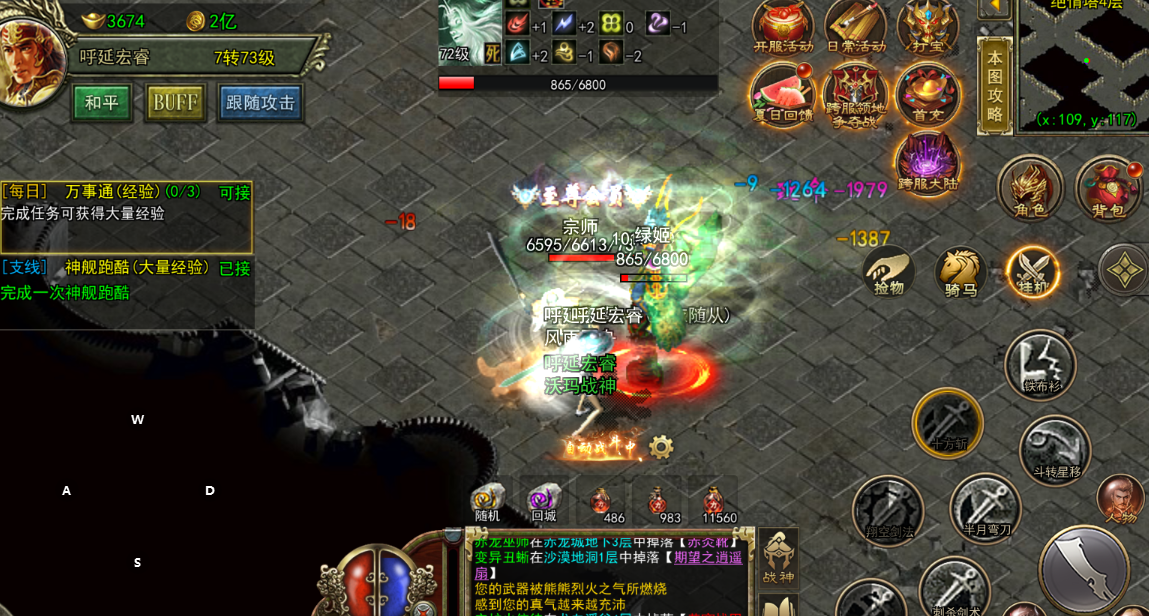Activate the 半月弯刀 skill

tap(985, 508)
